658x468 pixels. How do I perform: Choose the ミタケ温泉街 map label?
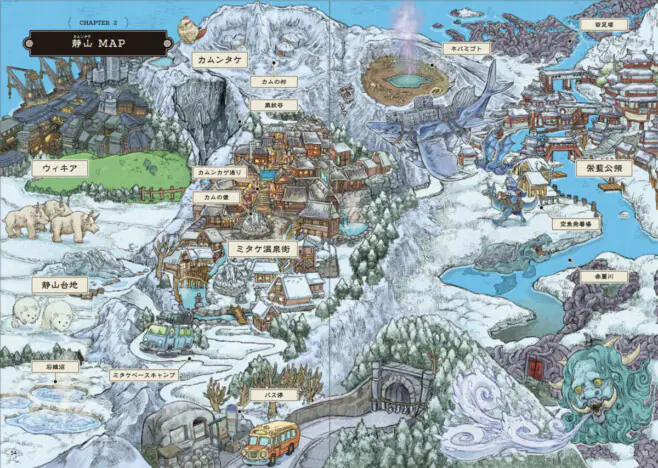pos(262,248)
